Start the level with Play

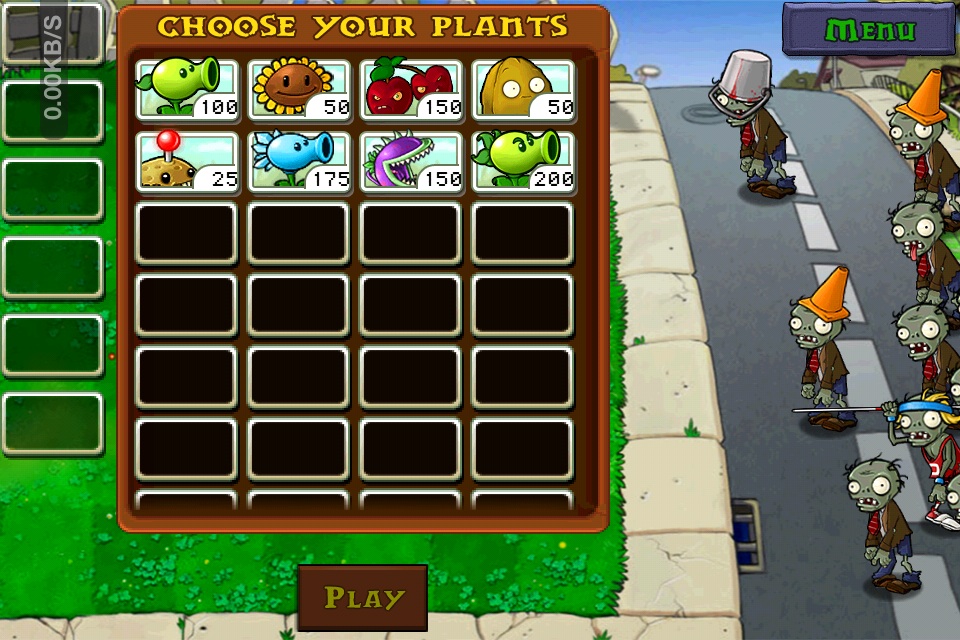point(363,597)
